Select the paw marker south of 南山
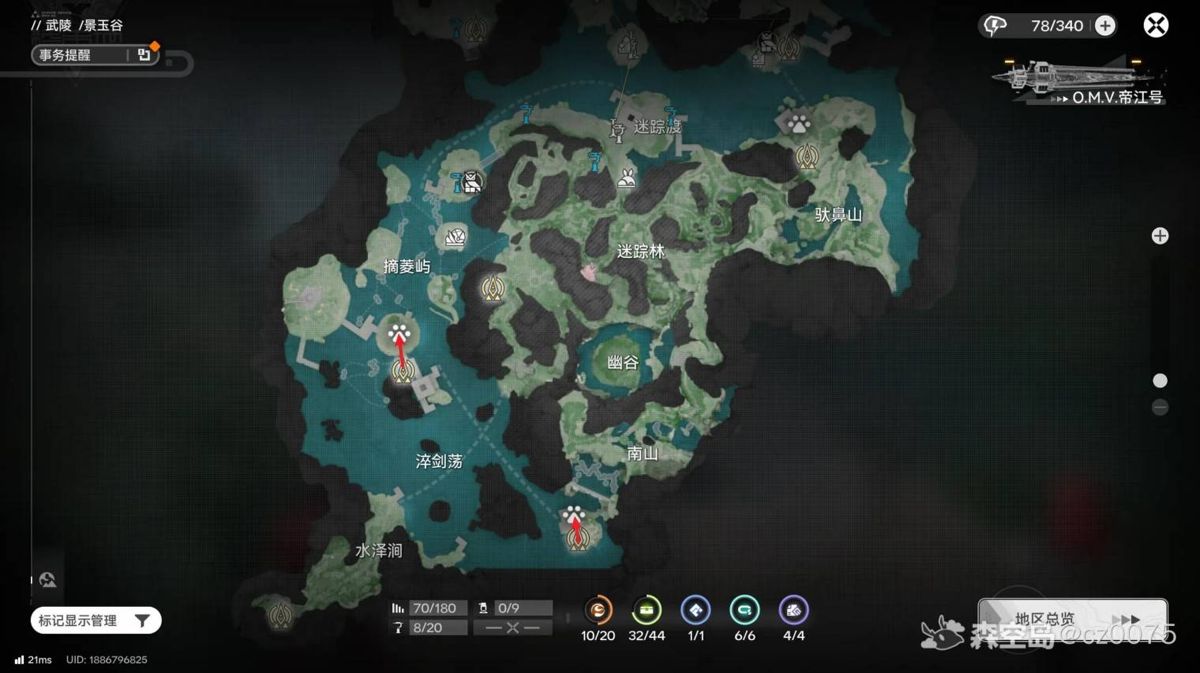Viewport: 1200px width, 673px height. [574, 516]
